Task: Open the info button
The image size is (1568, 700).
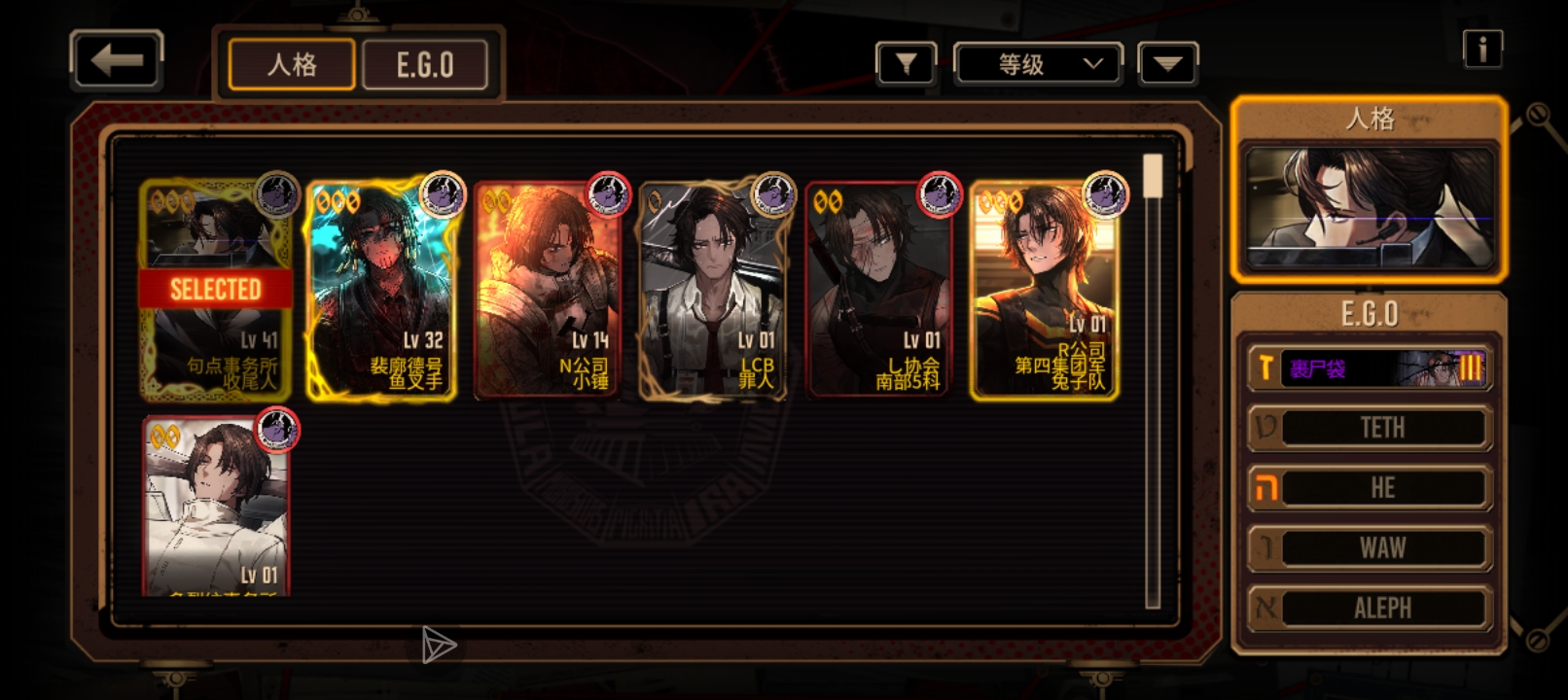Action: (1482, 49)
